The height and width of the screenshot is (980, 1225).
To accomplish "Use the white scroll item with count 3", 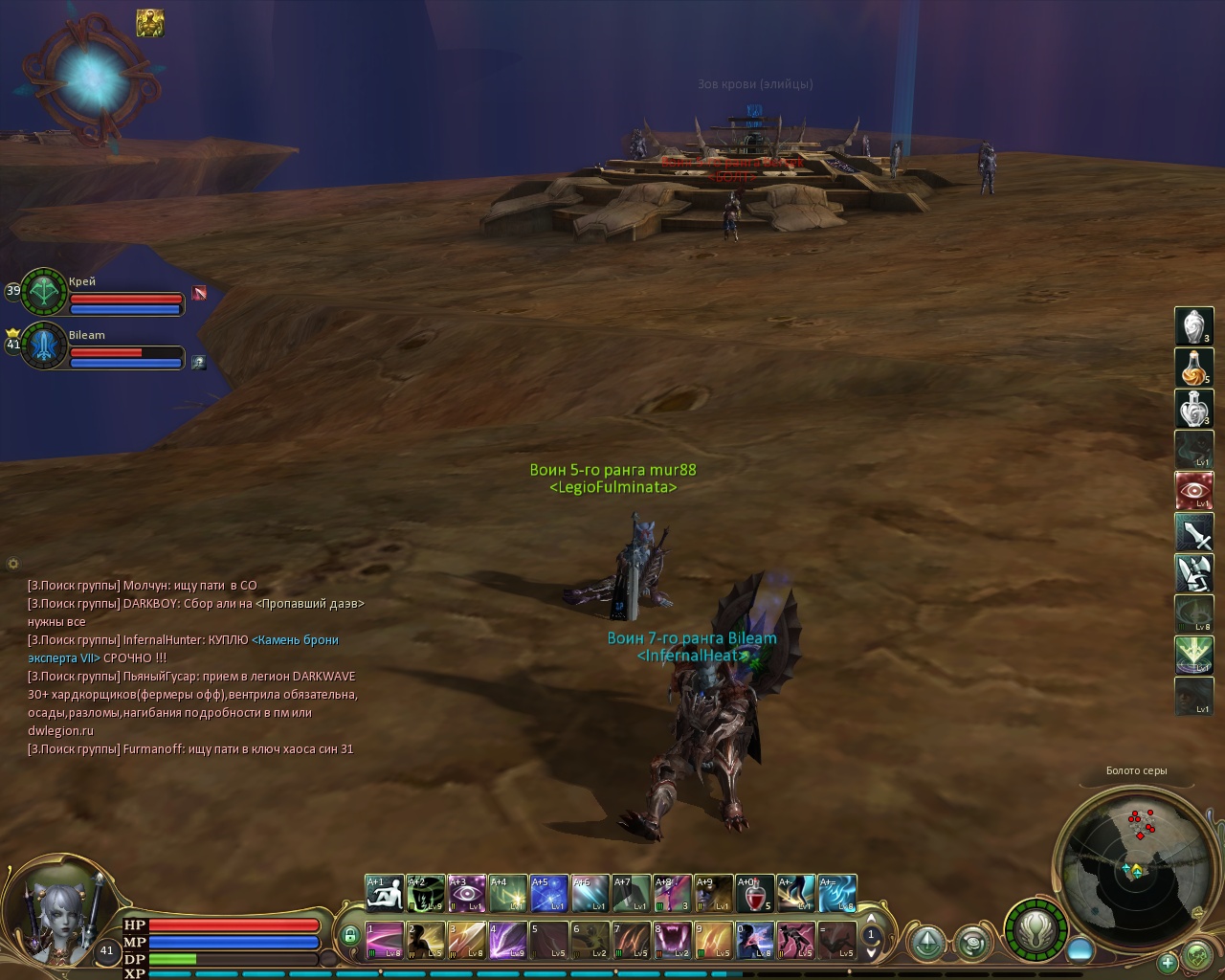I will [1193, 326].
